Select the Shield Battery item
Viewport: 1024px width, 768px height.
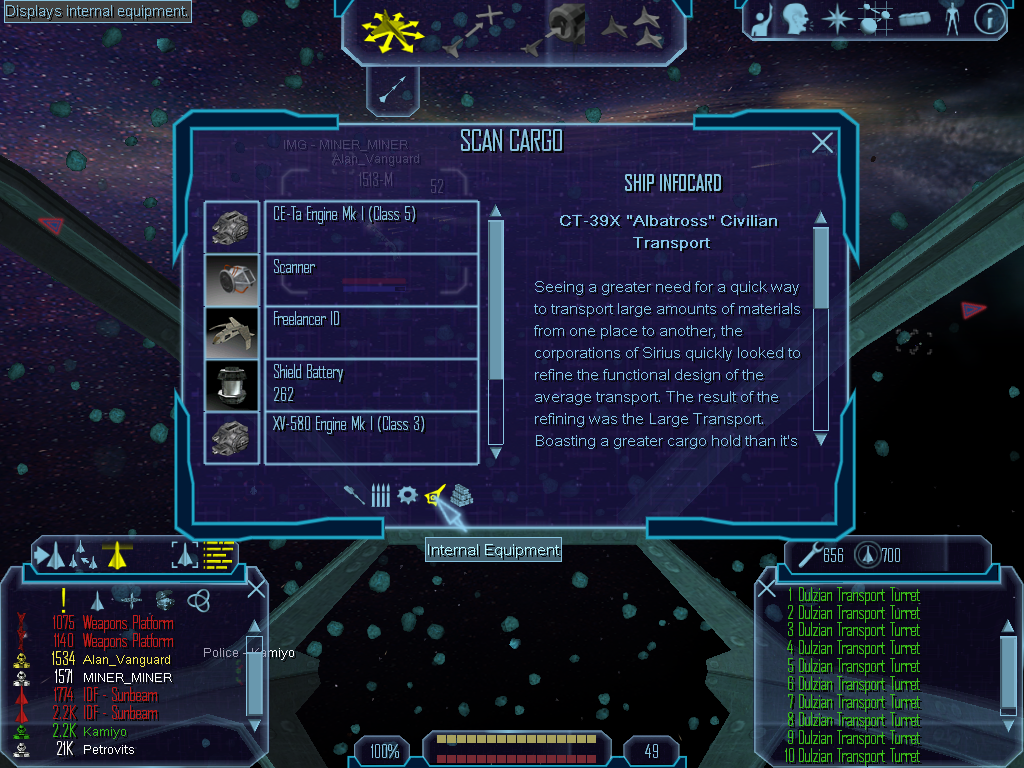click(x=371, y=384)
